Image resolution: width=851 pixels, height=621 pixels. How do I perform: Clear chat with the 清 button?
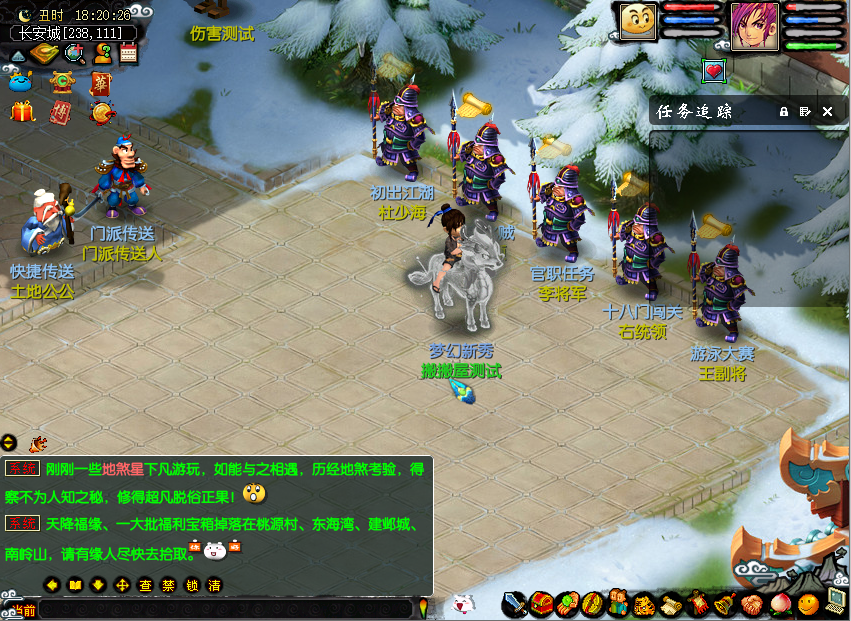click(214, 585)
